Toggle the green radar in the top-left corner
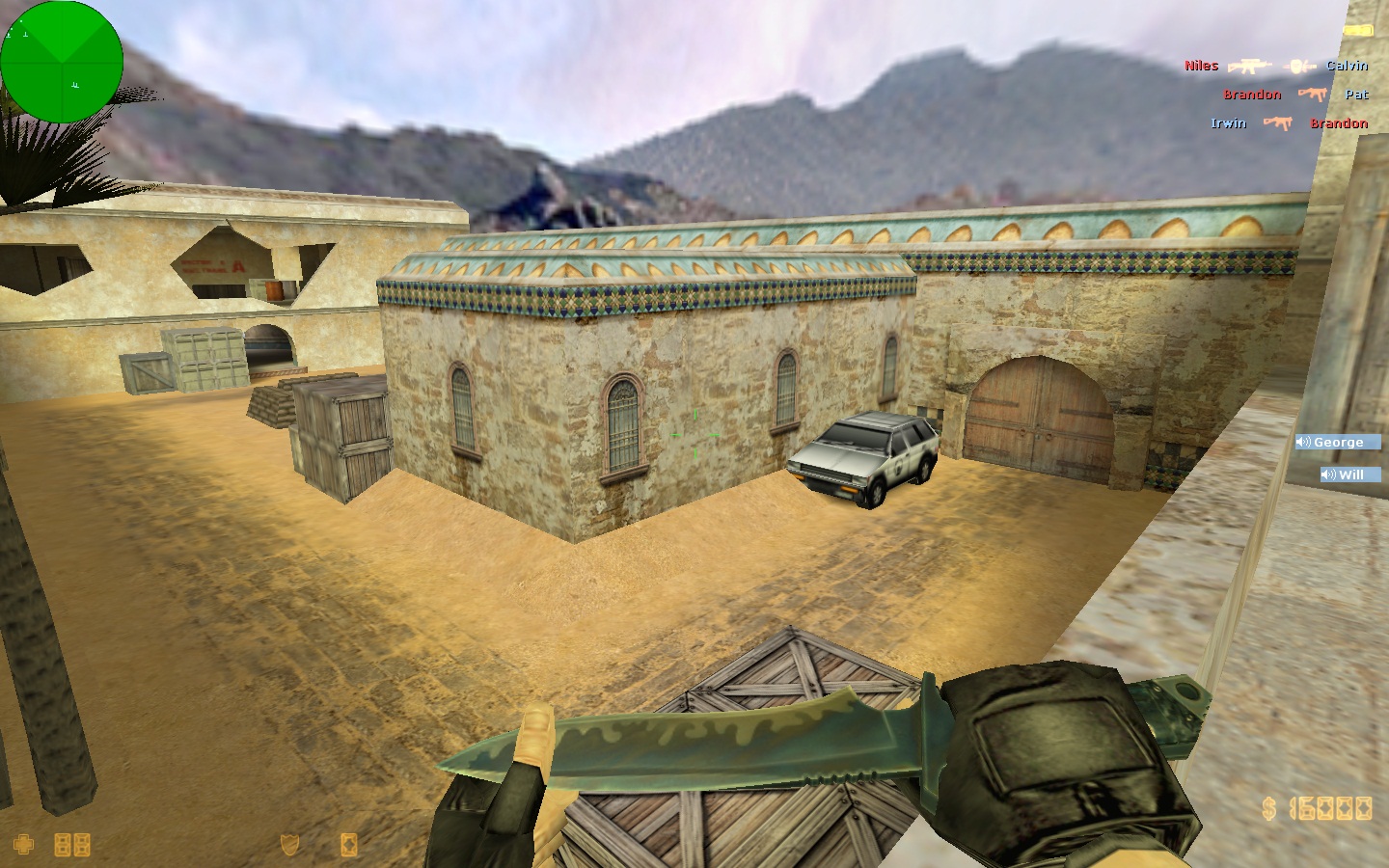Screen dimensions: 1389x868 62,62
